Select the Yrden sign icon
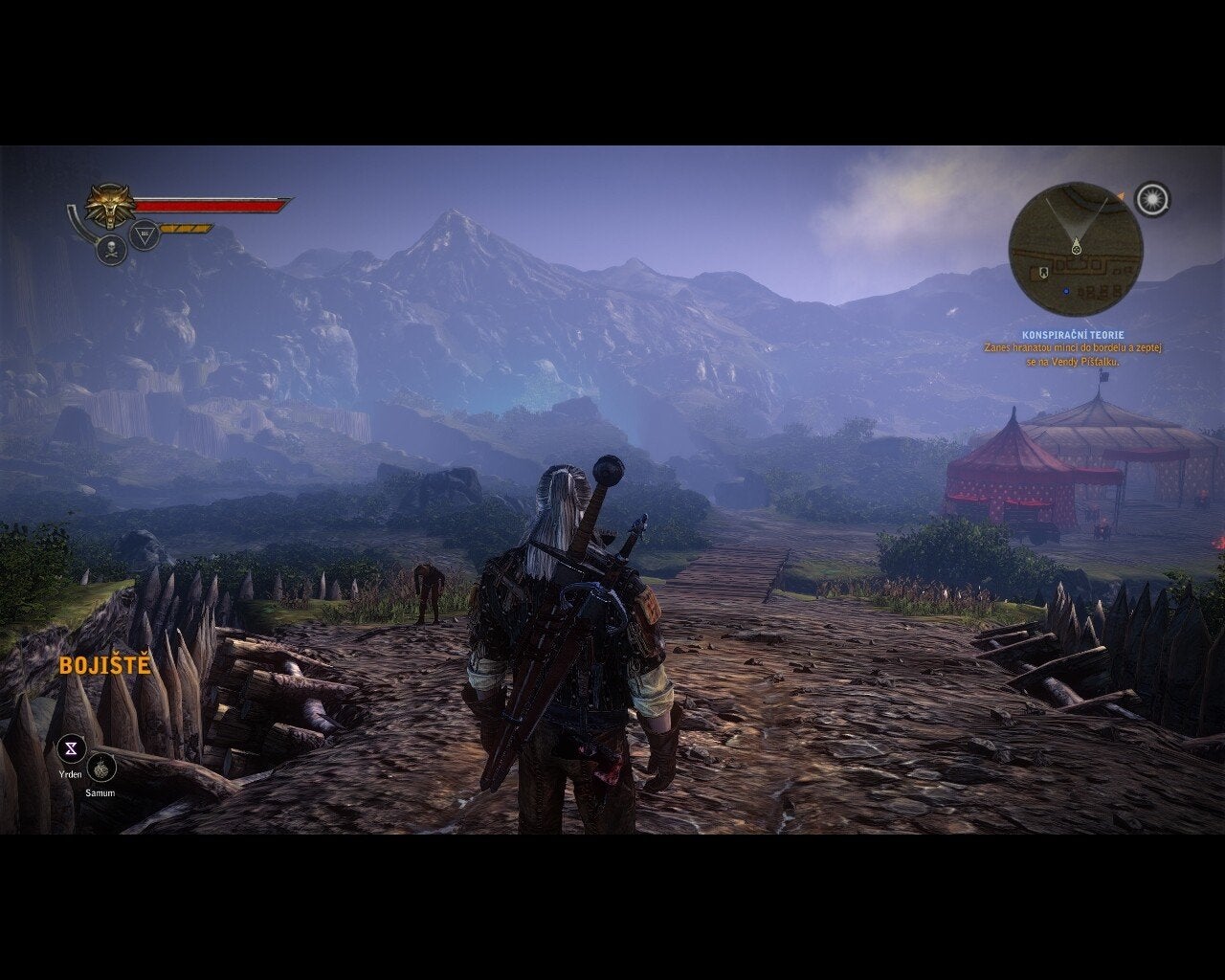Screen dimensions: 1225x980 pos(71,748)
